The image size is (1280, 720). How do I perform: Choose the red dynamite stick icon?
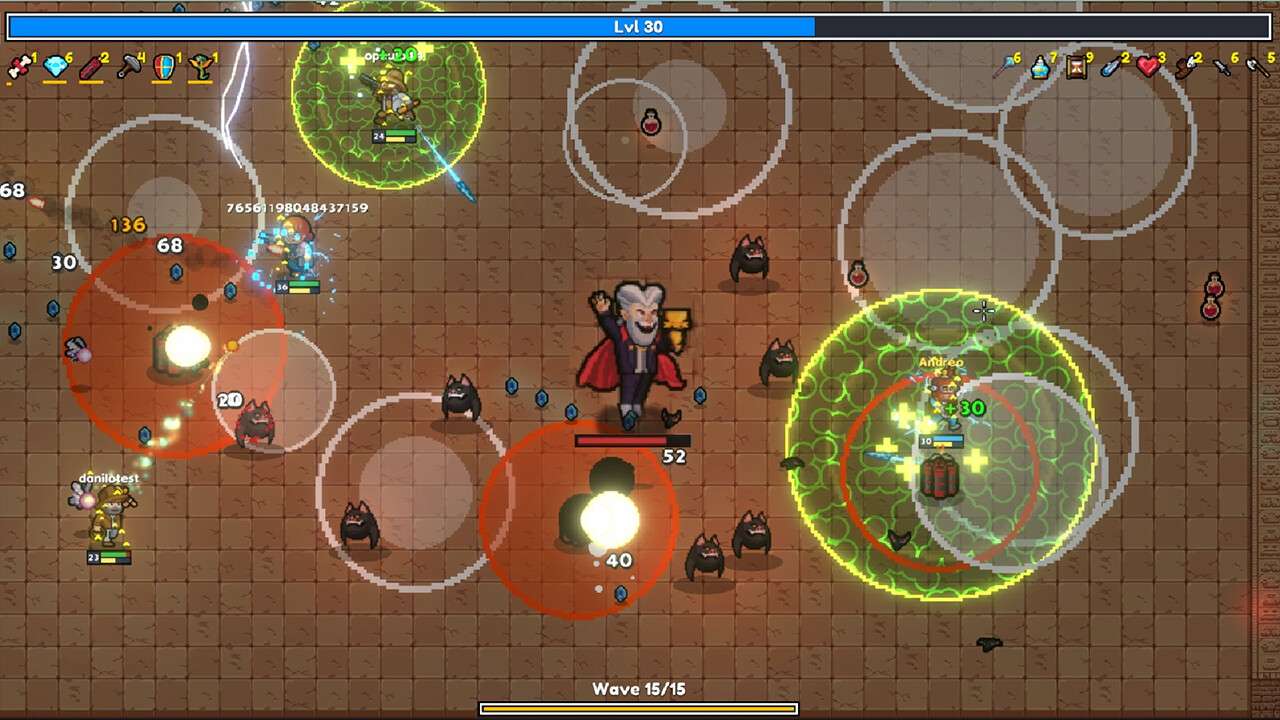click(x=92, y=67)
